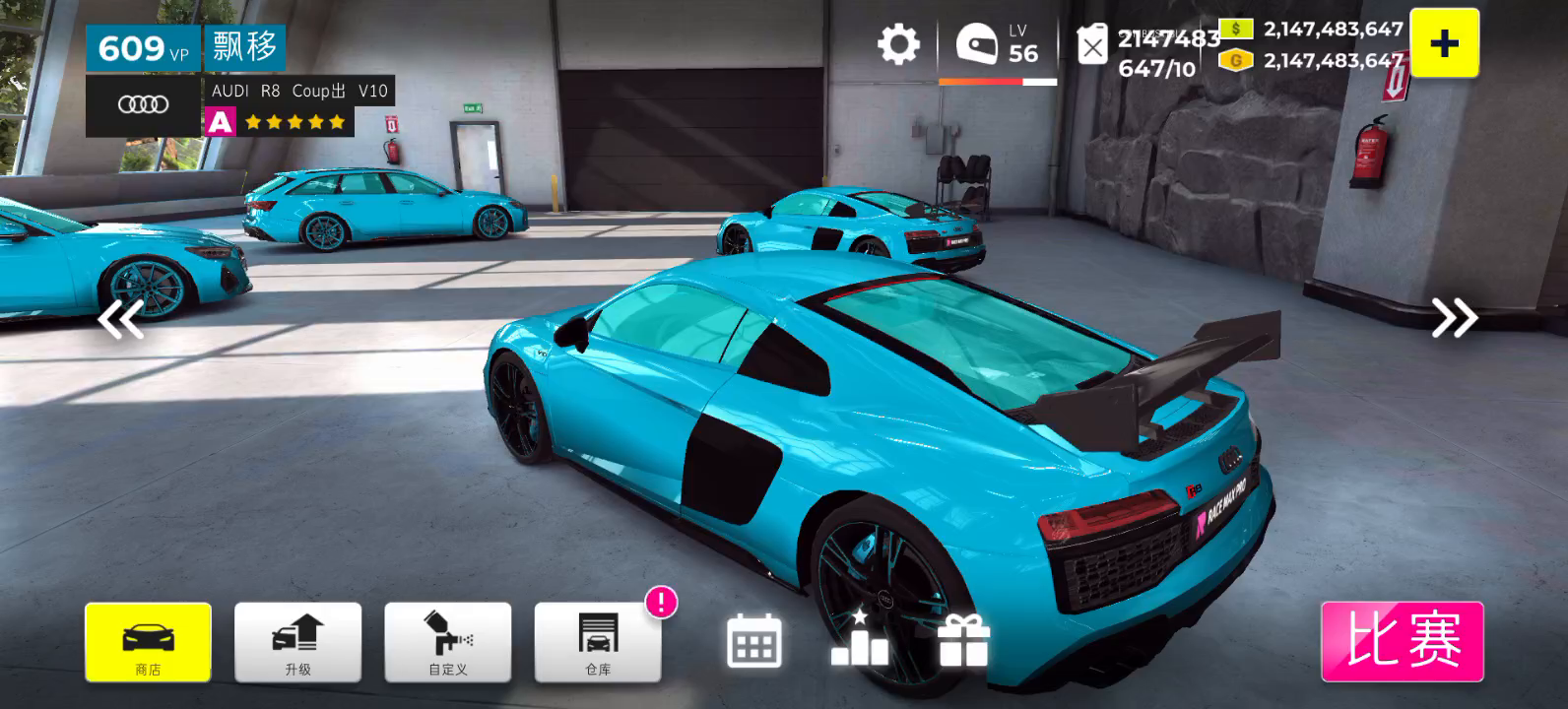Open the gift box rewards icon

962,641
